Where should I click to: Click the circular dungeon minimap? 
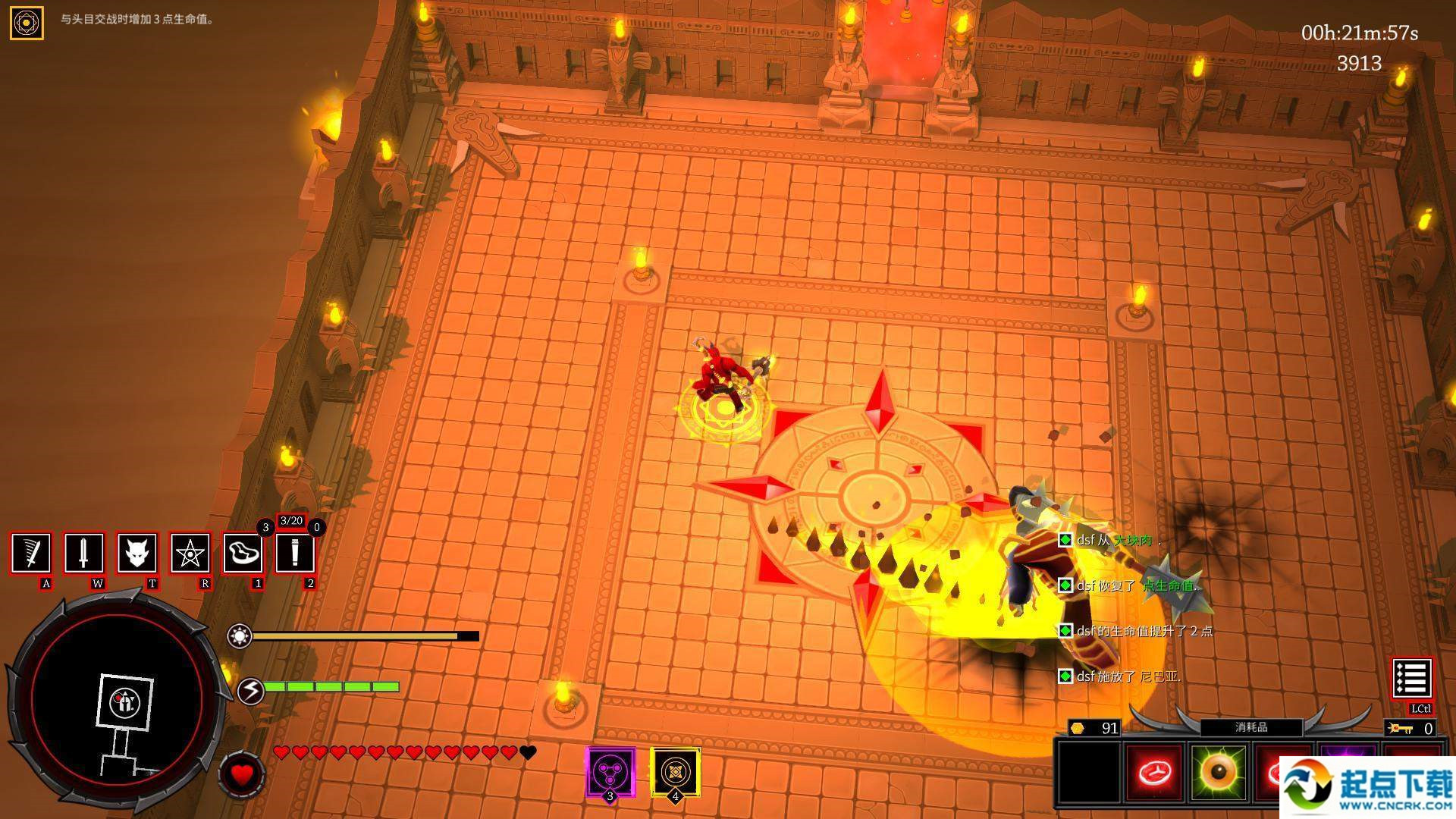pyautogui.click(x=118, y=701)
